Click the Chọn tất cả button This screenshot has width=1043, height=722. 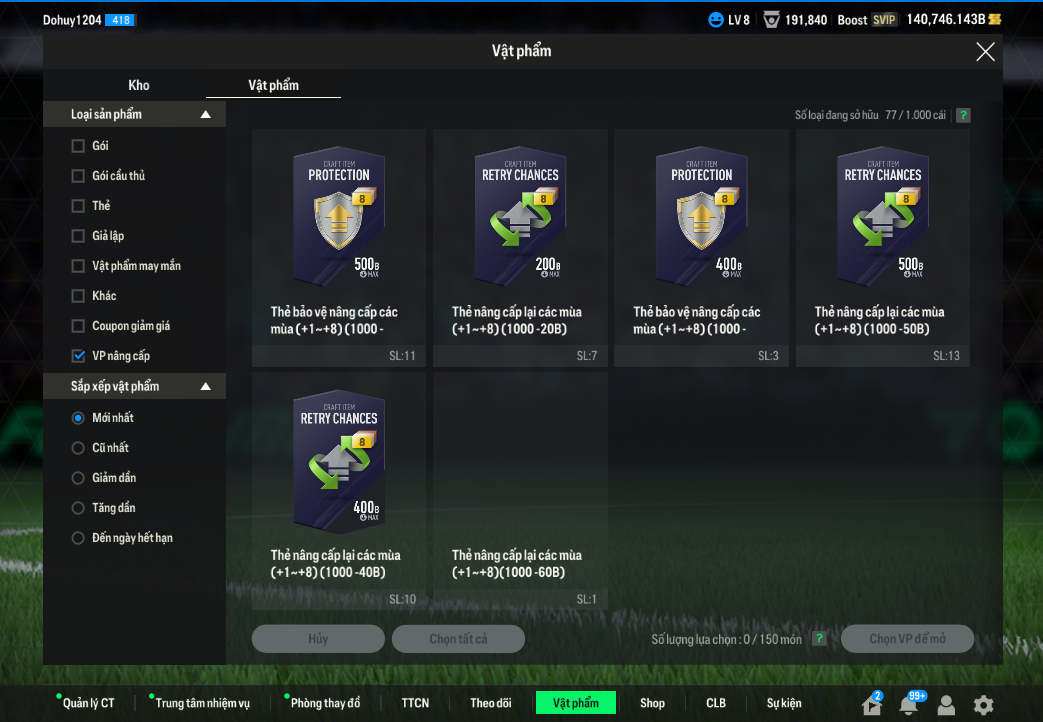point(458,639)
